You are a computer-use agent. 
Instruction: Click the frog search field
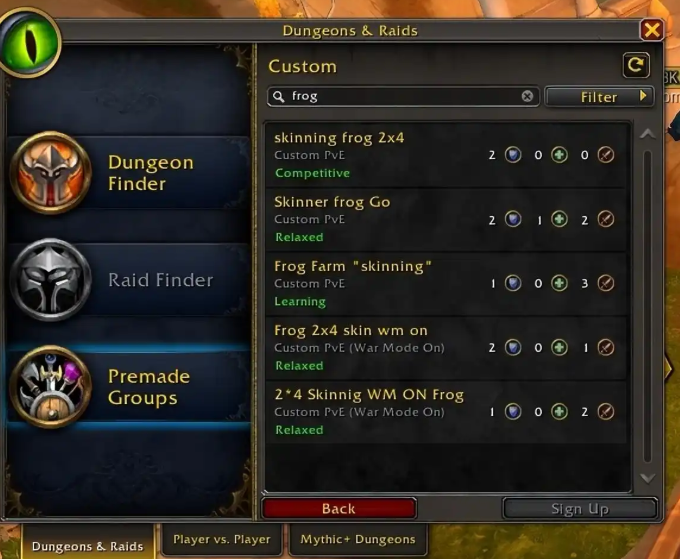click(x=400, y=97)
